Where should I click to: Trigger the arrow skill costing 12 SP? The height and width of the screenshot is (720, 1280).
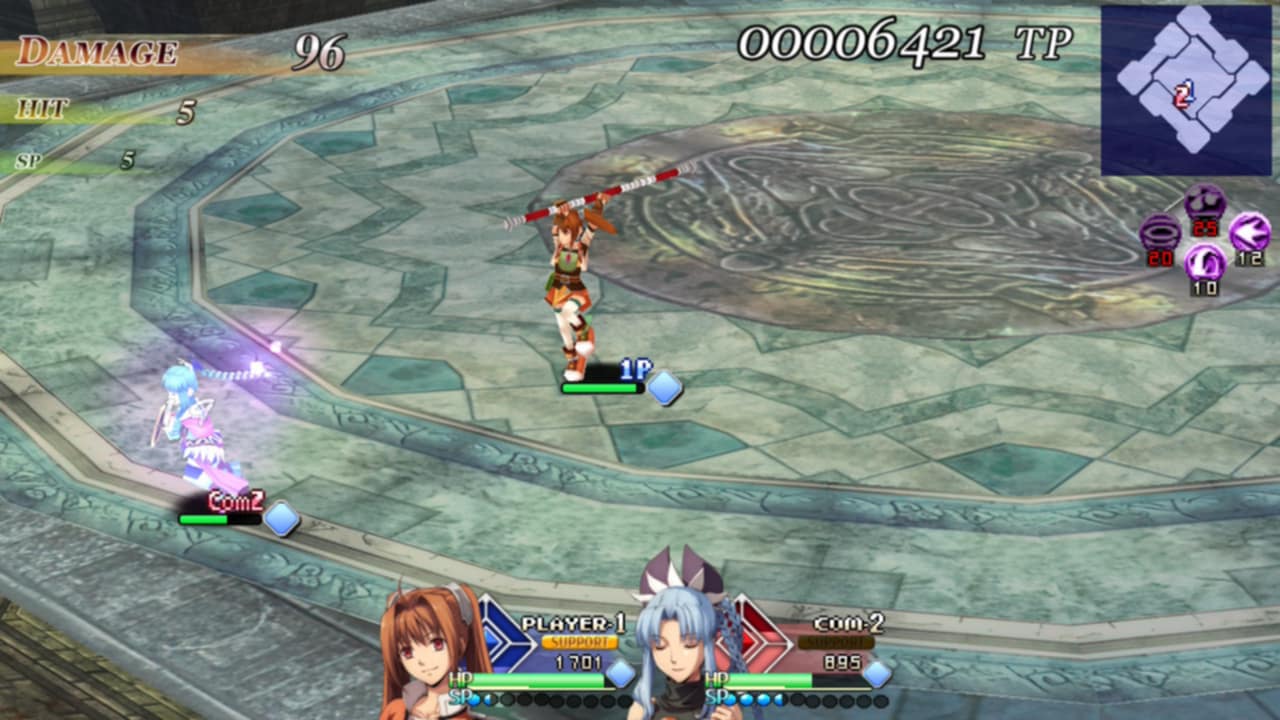[x=1250, y=232]
